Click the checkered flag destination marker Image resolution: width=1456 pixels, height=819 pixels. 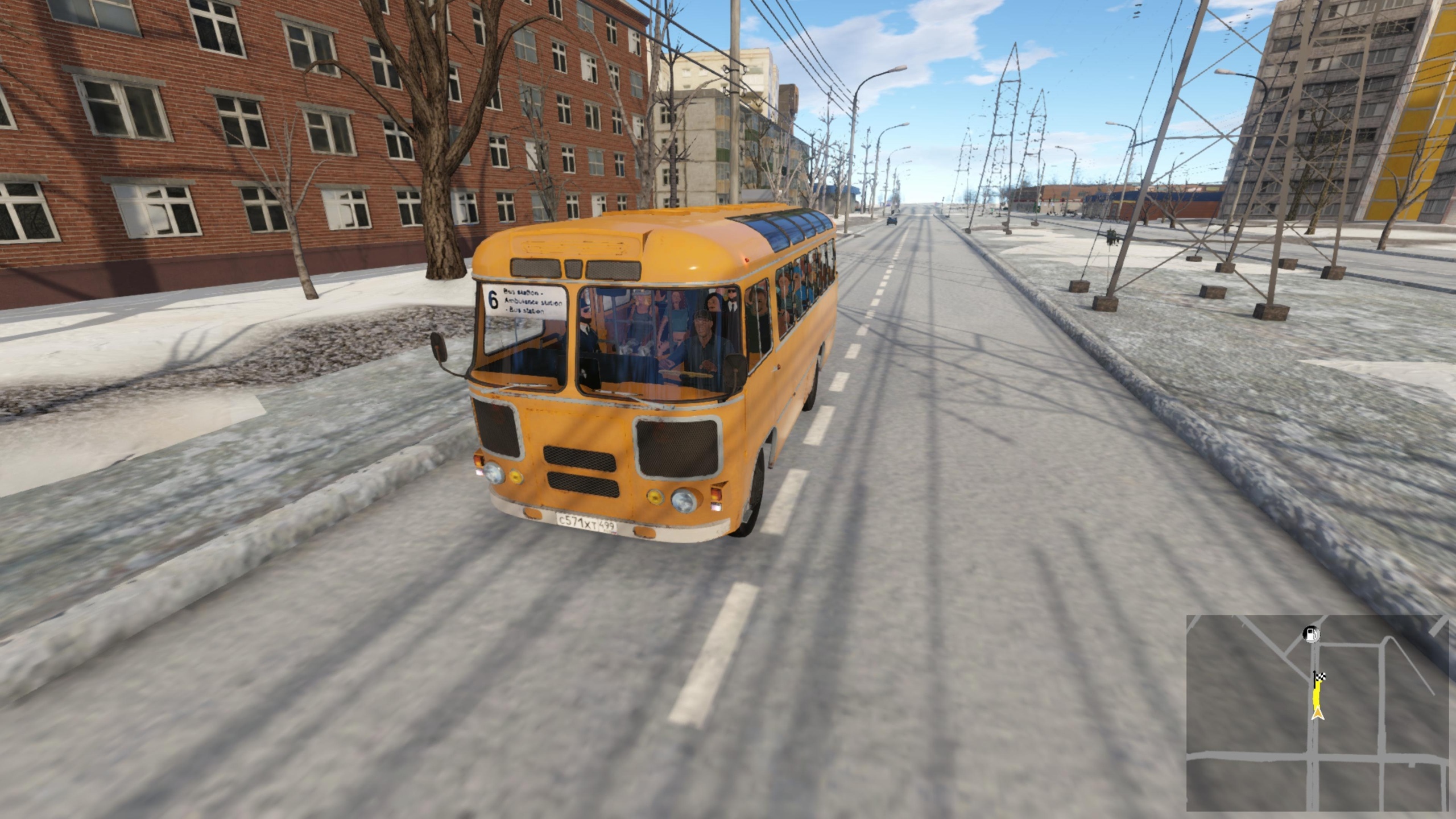[1319, 677]
